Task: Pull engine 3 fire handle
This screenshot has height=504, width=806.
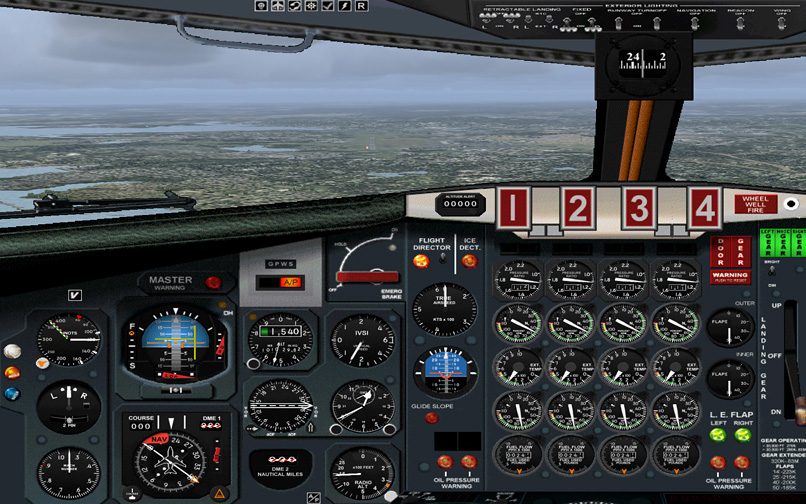Action: [639, 208]
